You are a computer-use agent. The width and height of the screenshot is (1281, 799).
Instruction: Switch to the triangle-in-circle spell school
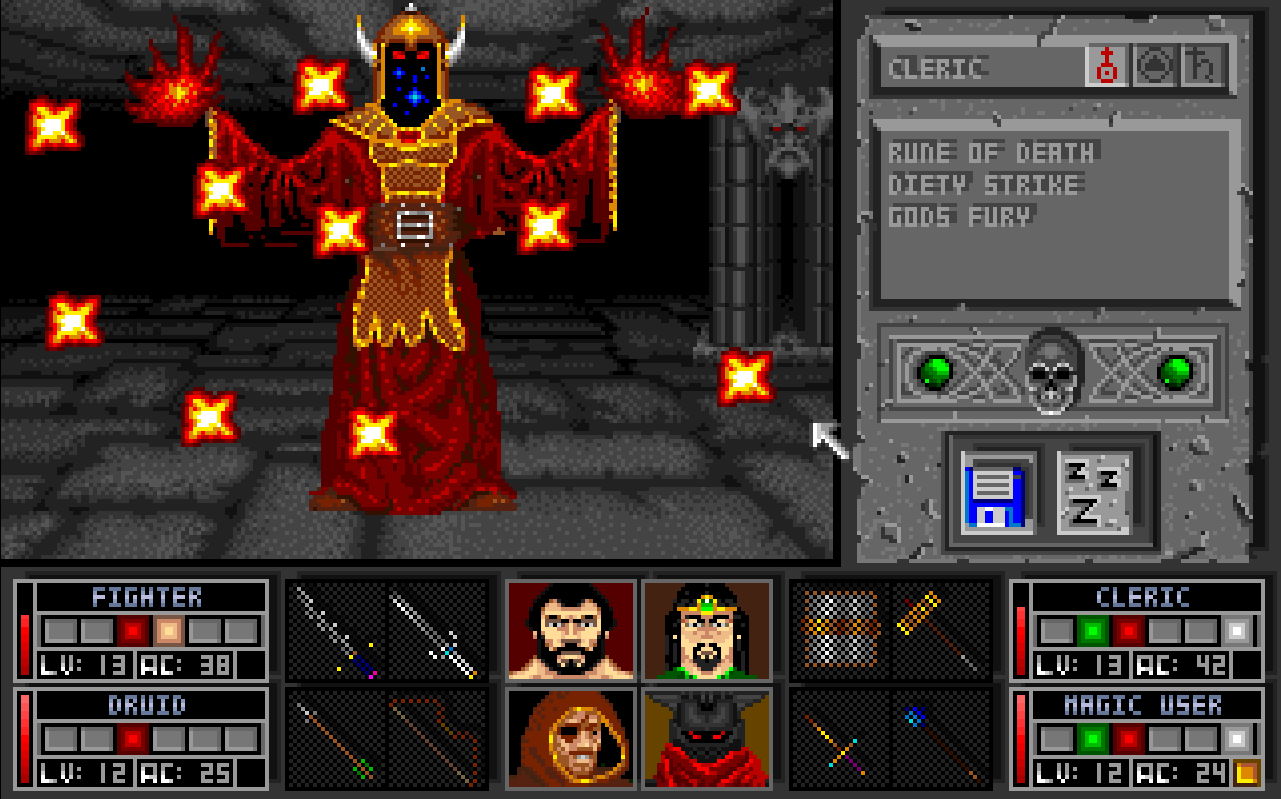point(1153,68)
